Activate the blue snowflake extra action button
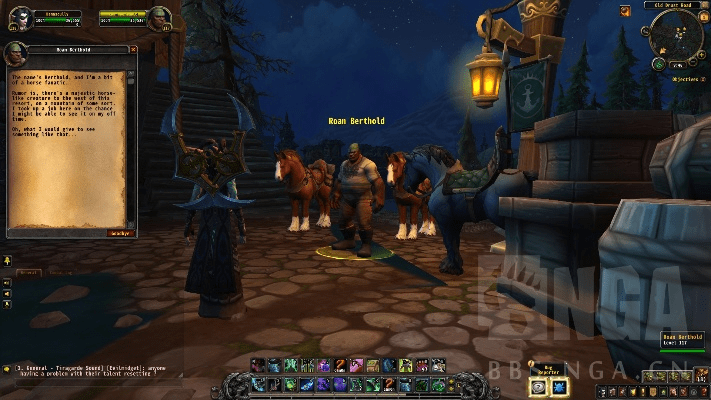The image size is (711, 400). click(560, 386)
